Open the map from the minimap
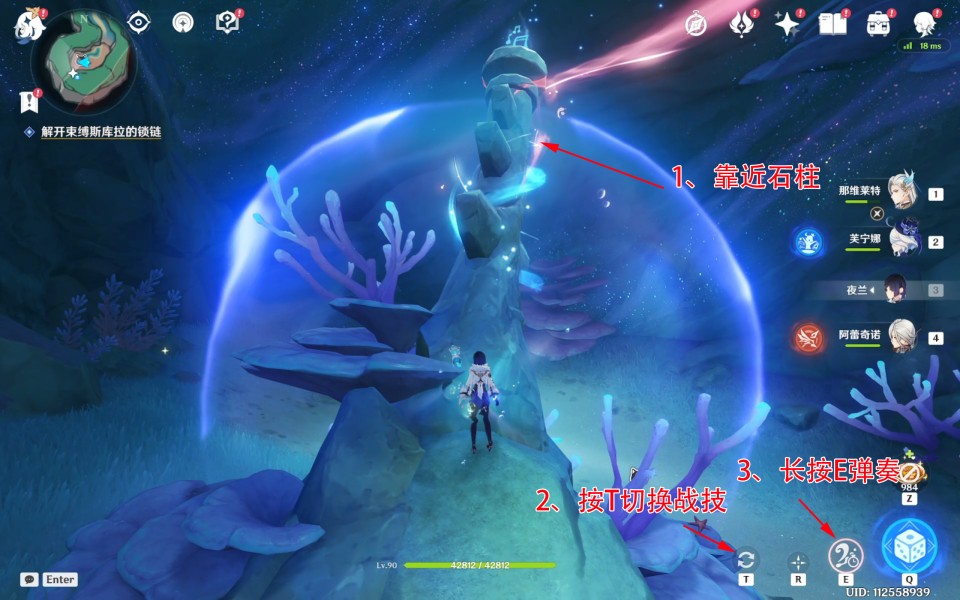 pos(81,62)
